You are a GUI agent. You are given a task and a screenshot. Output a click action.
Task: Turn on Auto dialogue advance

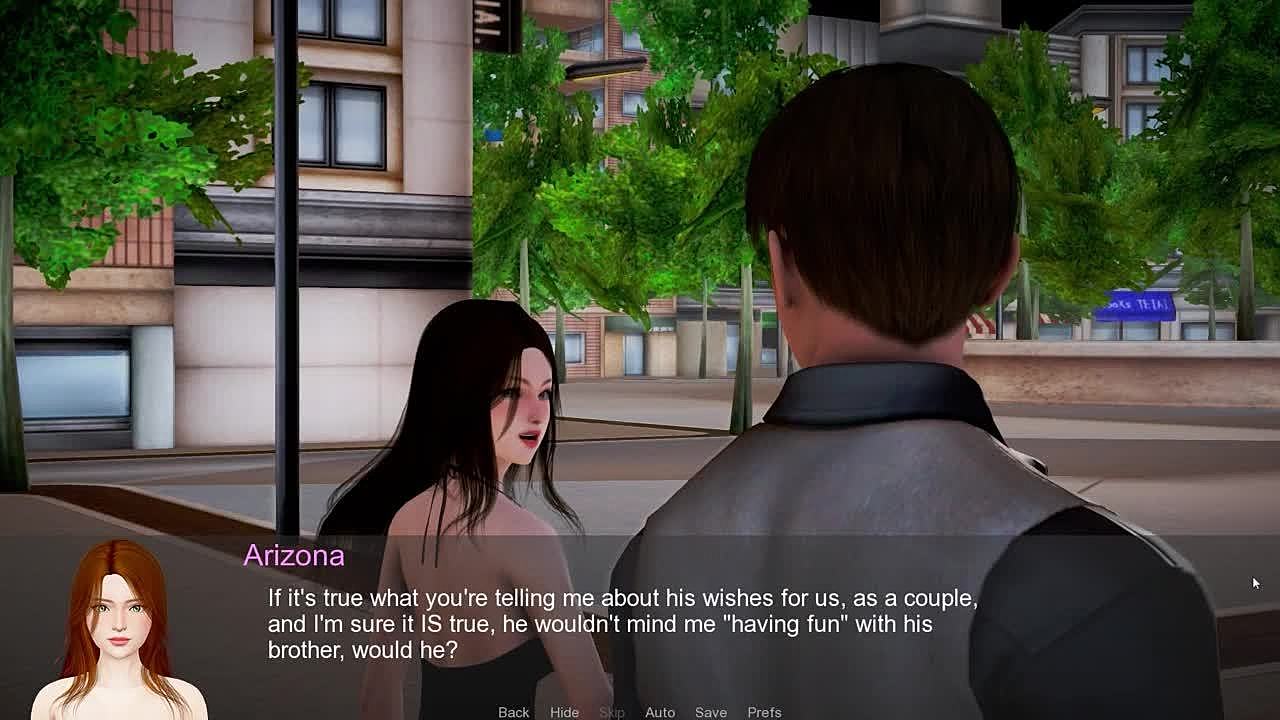tap(660, 712)
